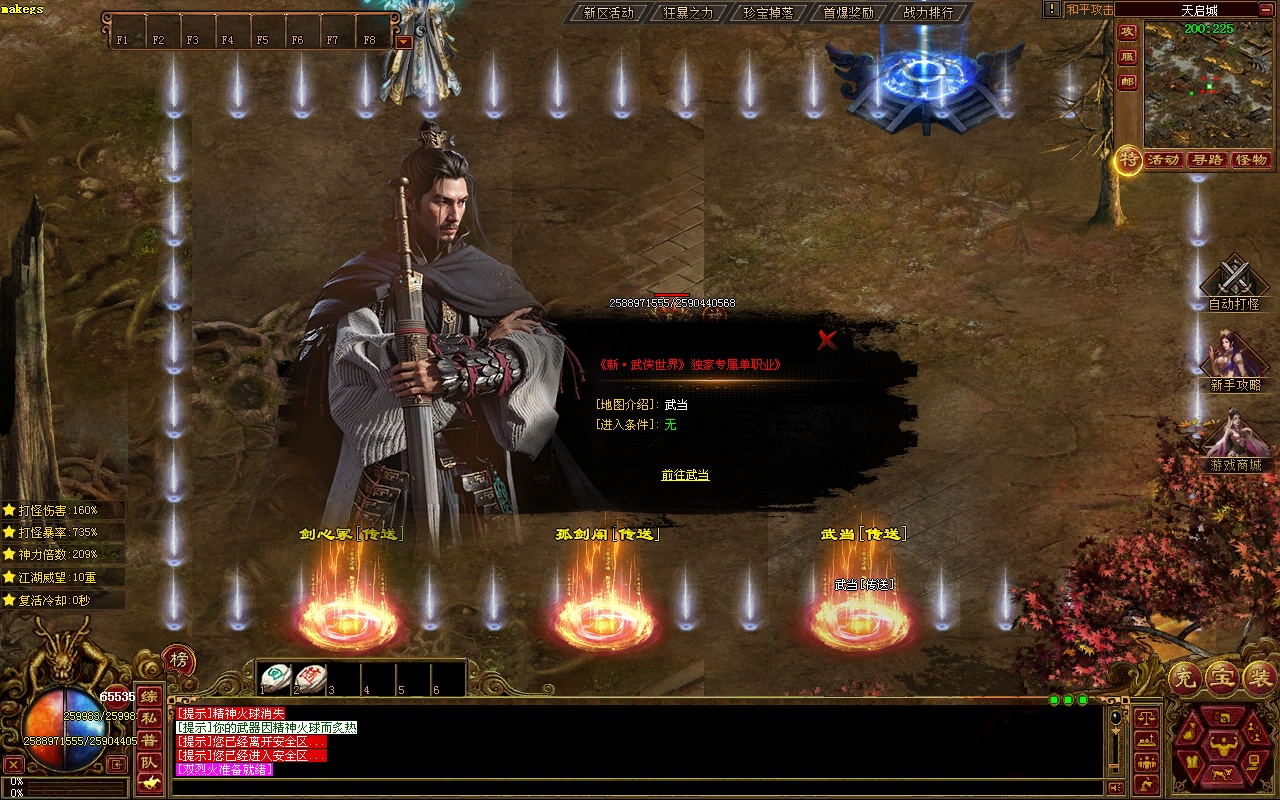Open the 怪物 monster list button
Image resolution: width=1280 pixels, height=800 pixels.
(1251, 160)
